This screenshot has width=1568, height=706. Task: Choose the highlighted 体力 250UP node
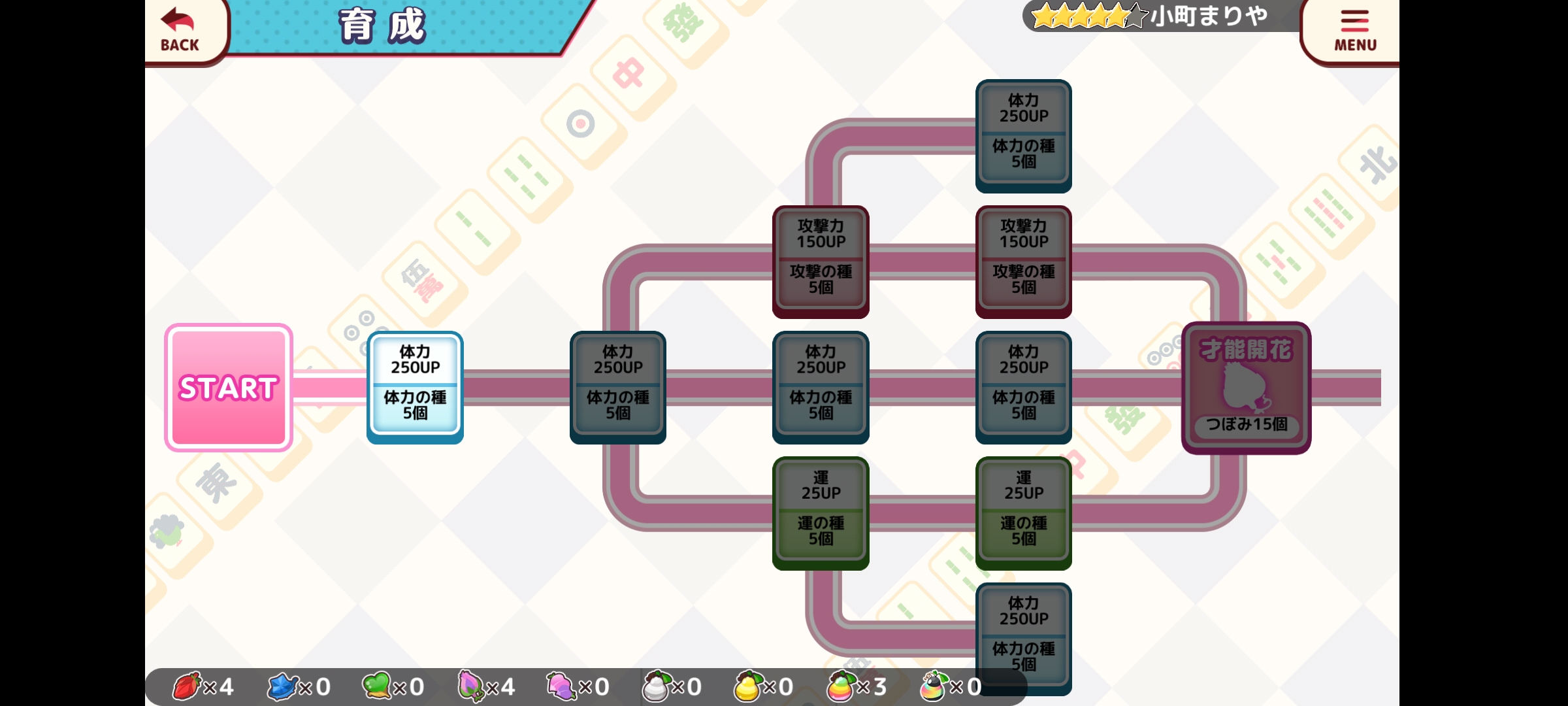click(416, 386)
